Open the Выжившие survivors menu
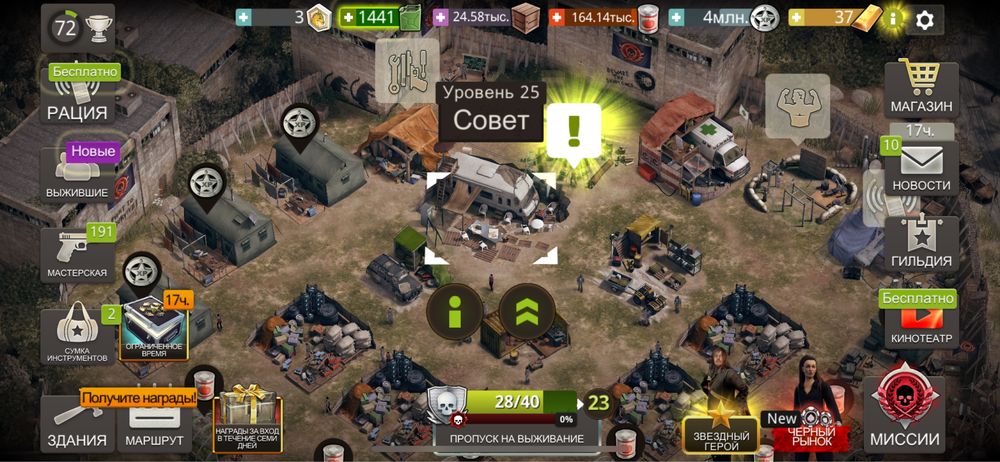Image resolution: width=1000 pixels, height=462 pixels. click(77, 174)
